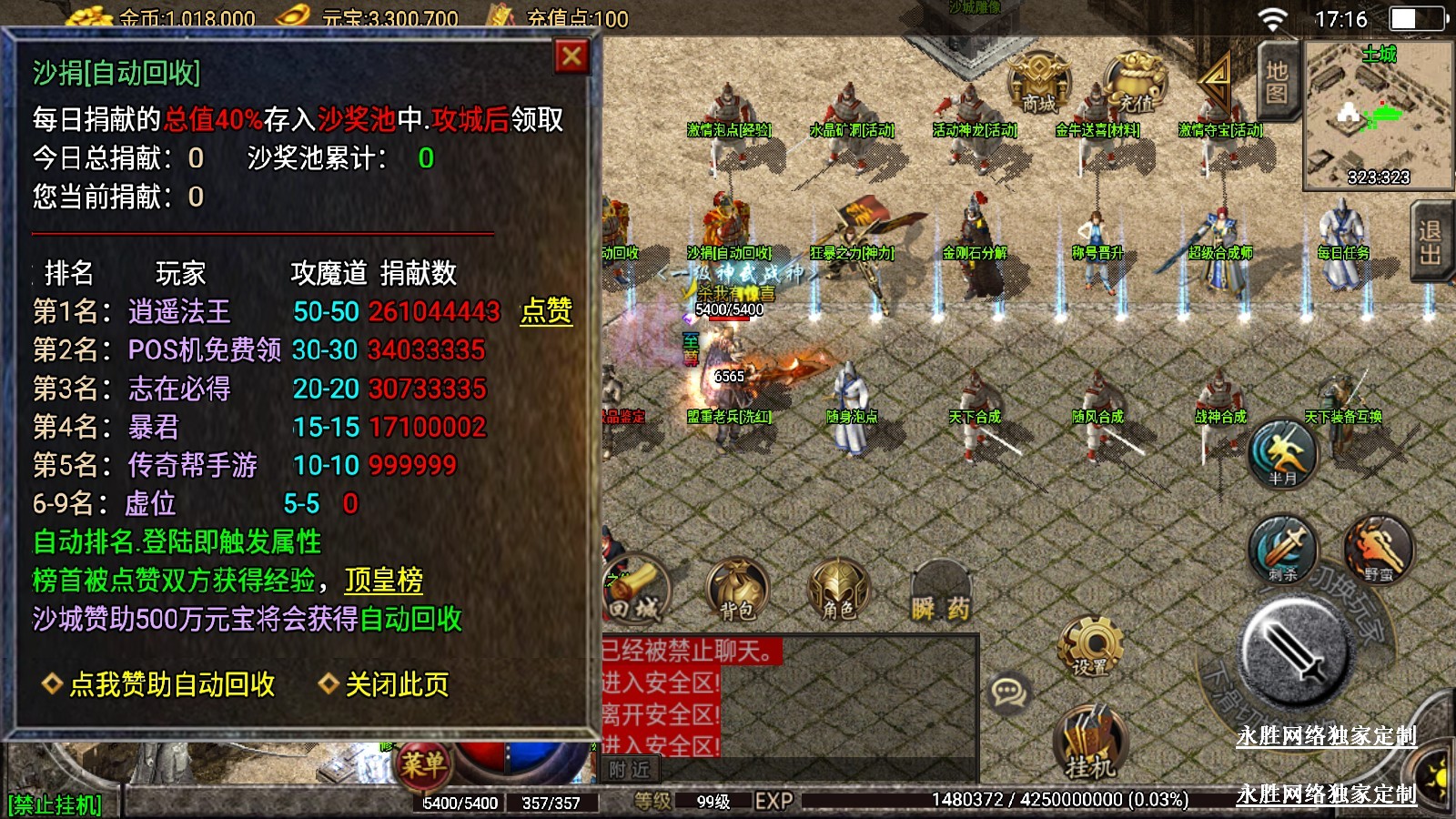This screenshot has width=1456, height=819.
Task: Open the 地图 map button
Action: 1276,82
